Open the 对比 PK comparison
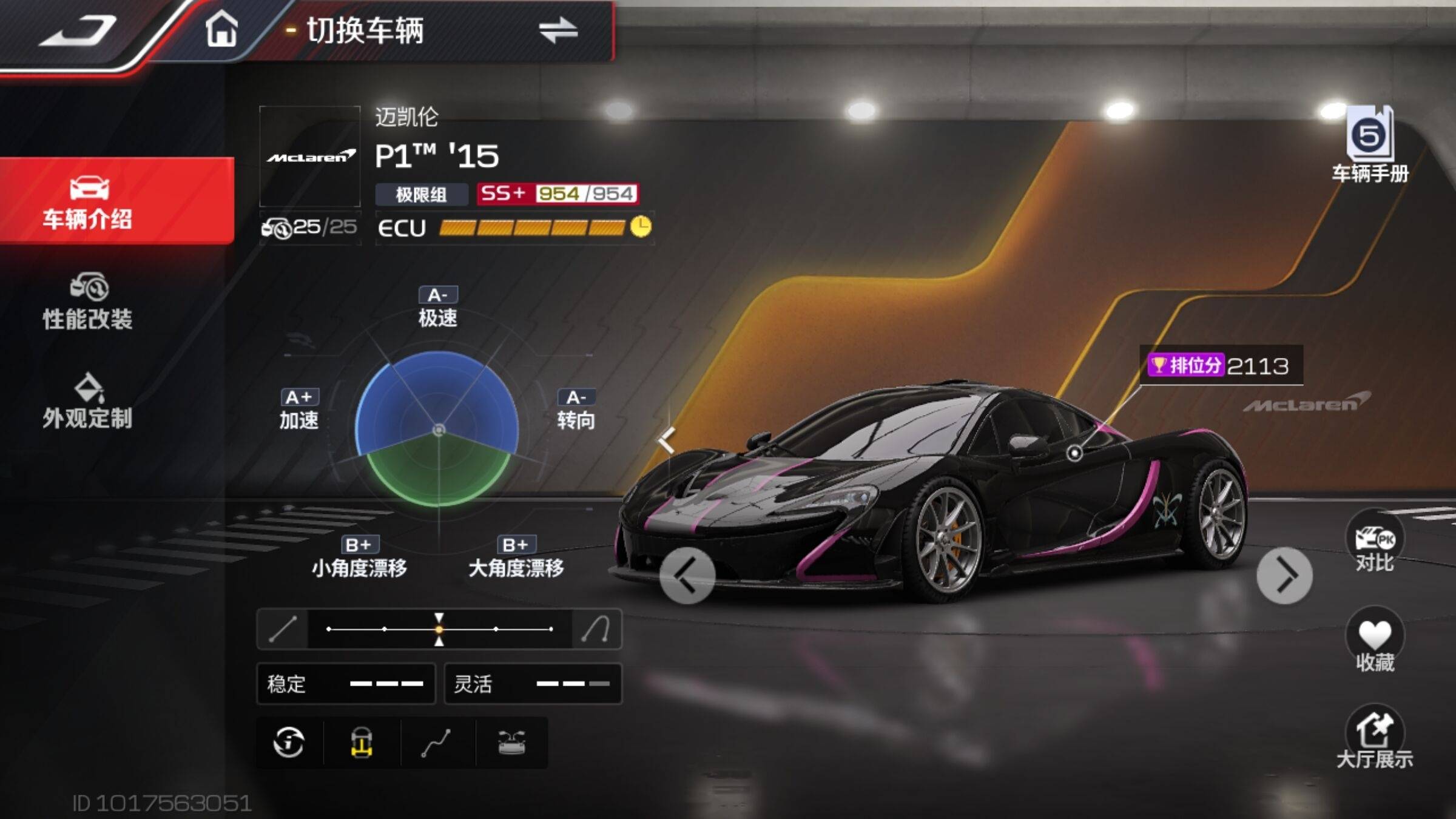 point(1375,542)
